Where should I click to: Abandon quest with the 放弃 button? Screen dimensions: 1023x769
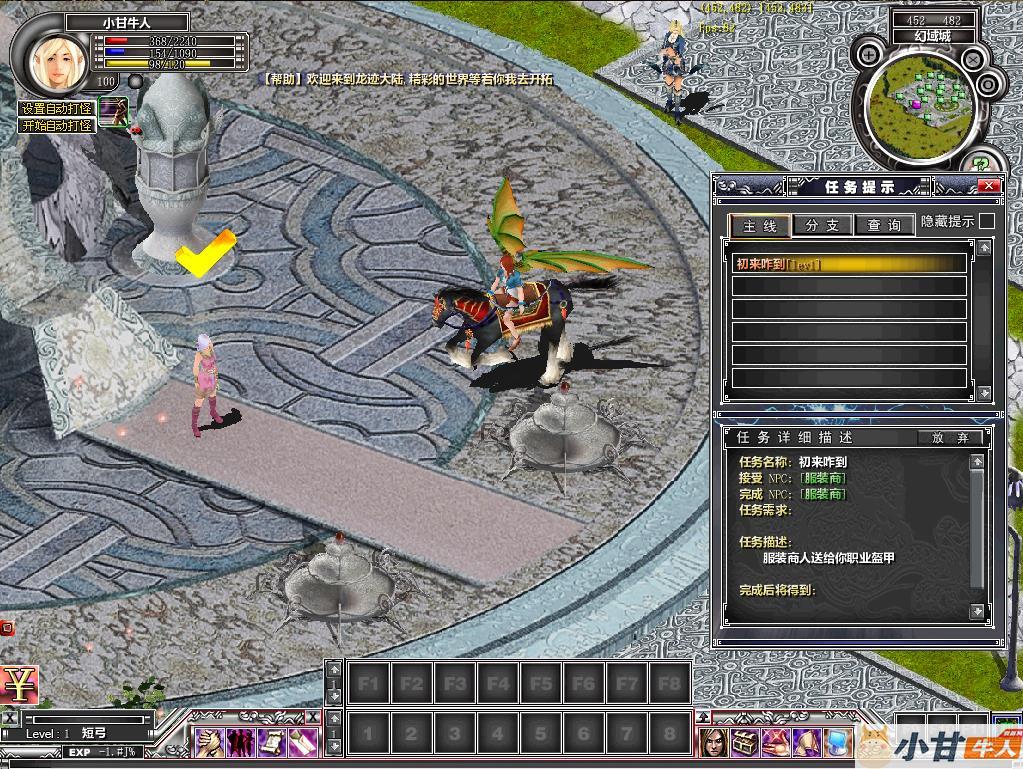pyautogui.click(x=950, y=438)
